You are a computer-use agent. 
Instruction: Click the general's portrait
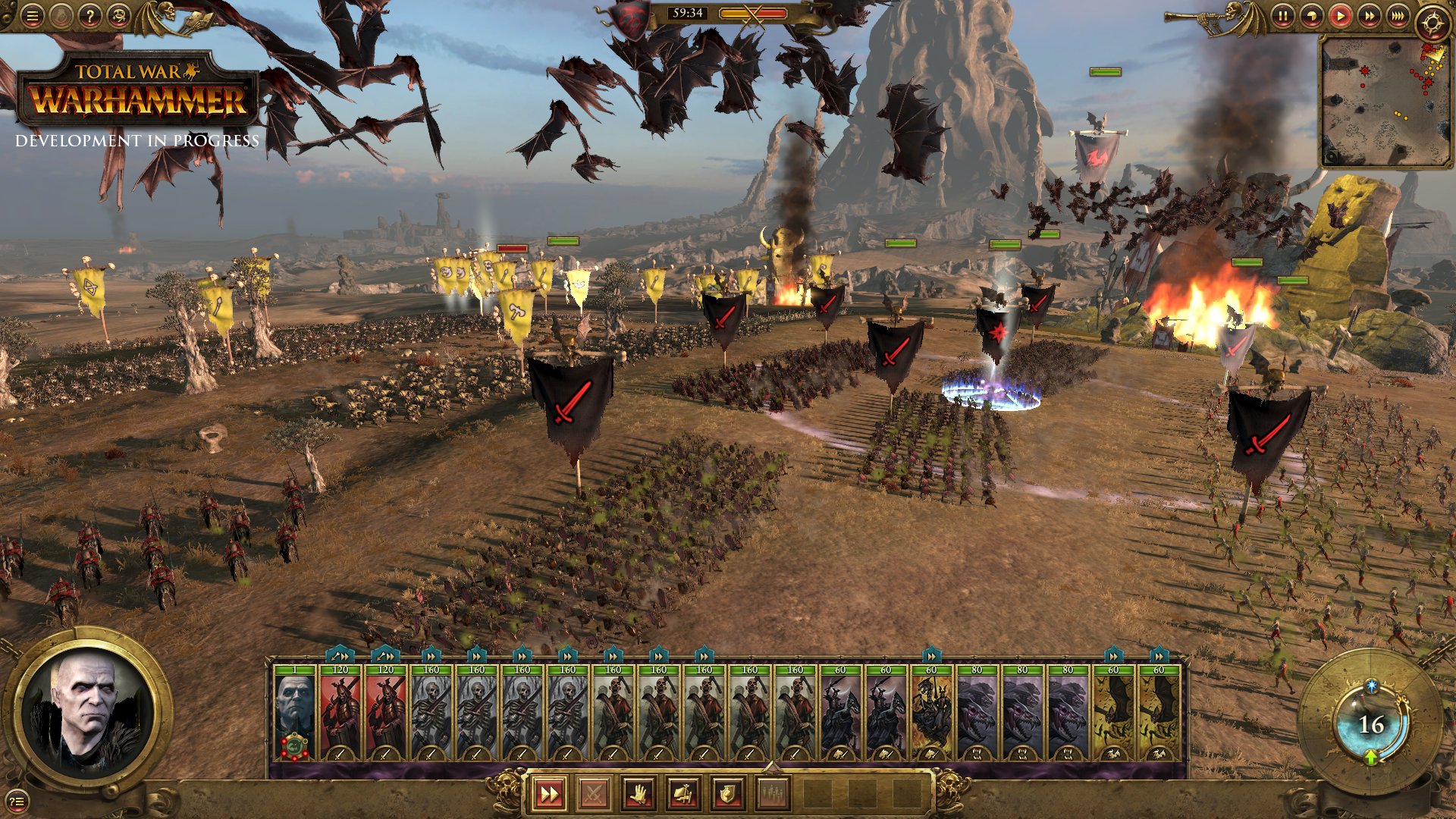[89, 711]
